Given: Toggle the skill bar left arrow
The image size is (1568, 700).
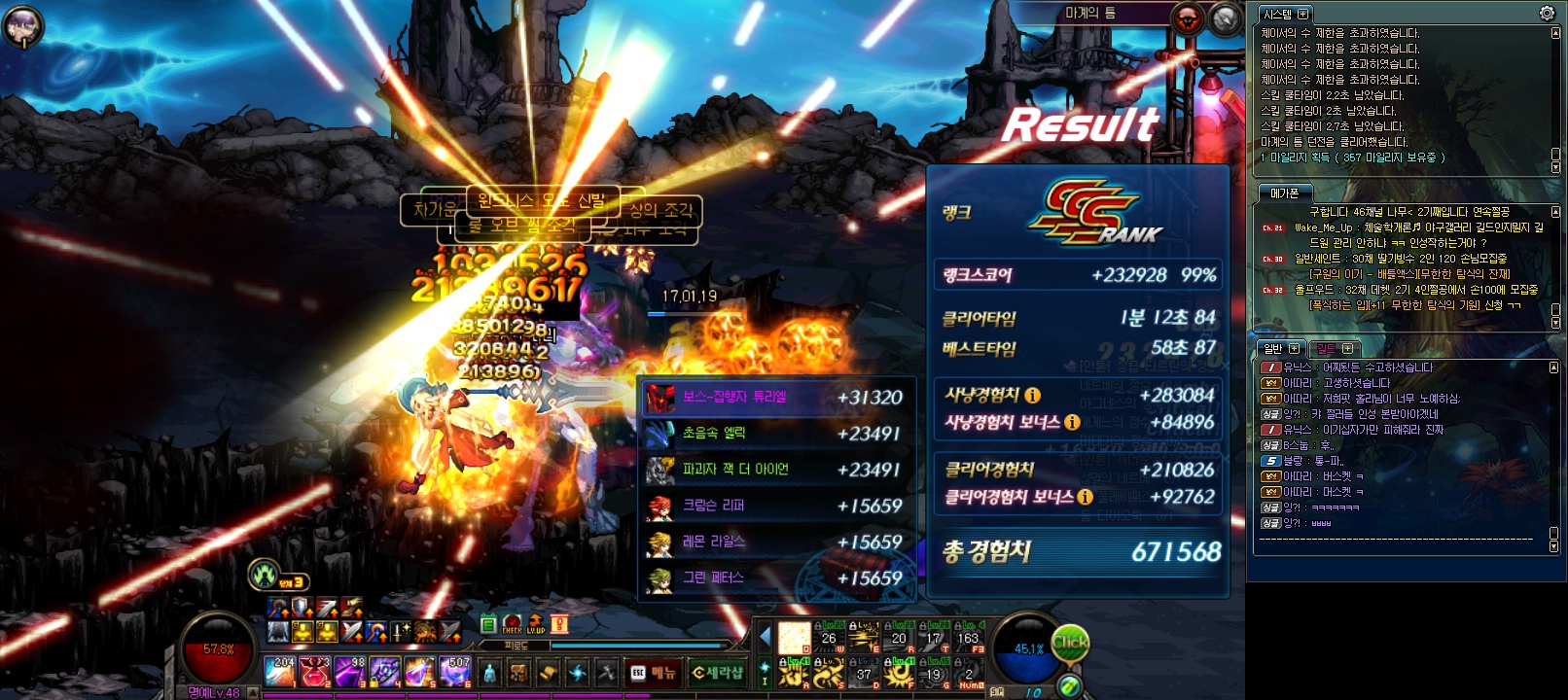Looking at the screenshot, I should (765, 637).
